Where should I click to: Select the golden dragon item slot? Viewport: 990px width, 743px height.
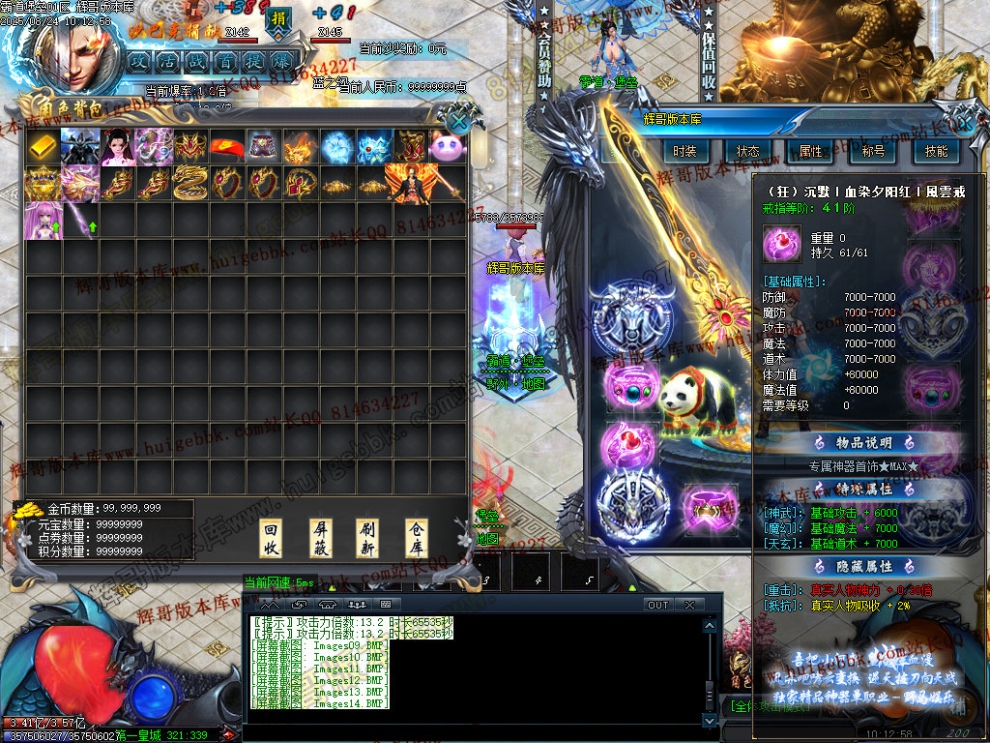pos(191,184)
